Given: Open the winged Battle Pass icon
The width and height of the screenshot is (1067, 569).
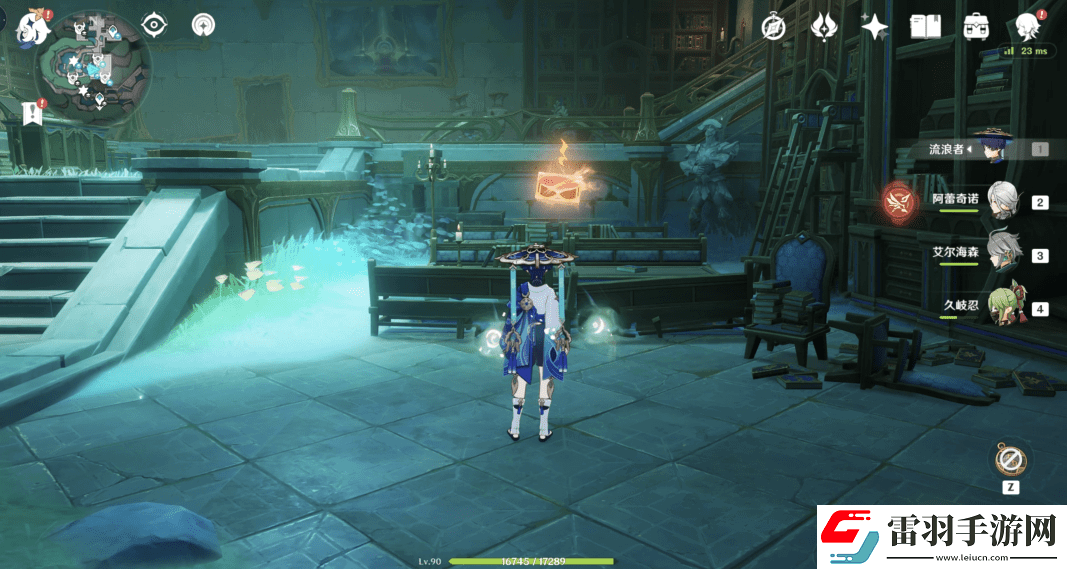Looking at the screenshot, I should tap(824, 27).
